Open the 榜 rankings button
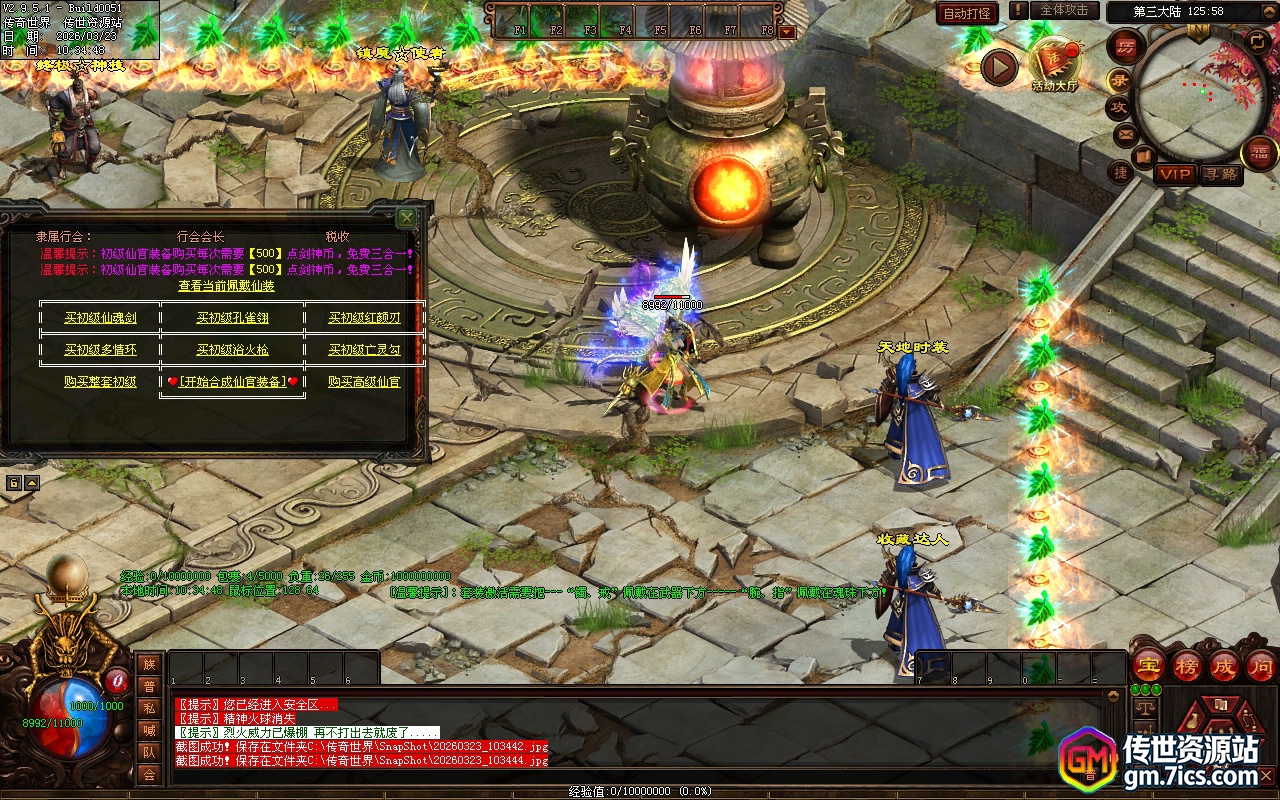This screenshot has height=800, width=1280. pos(1187,667)
